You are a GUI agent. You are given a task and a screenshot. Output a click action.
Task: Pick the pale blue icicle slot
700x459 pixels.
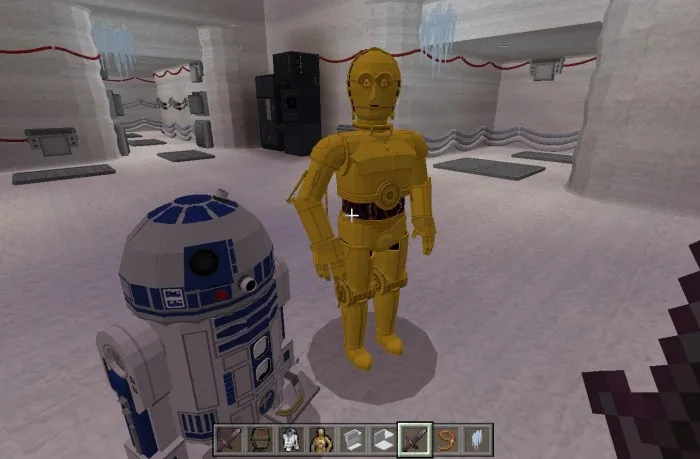[477, 439]
